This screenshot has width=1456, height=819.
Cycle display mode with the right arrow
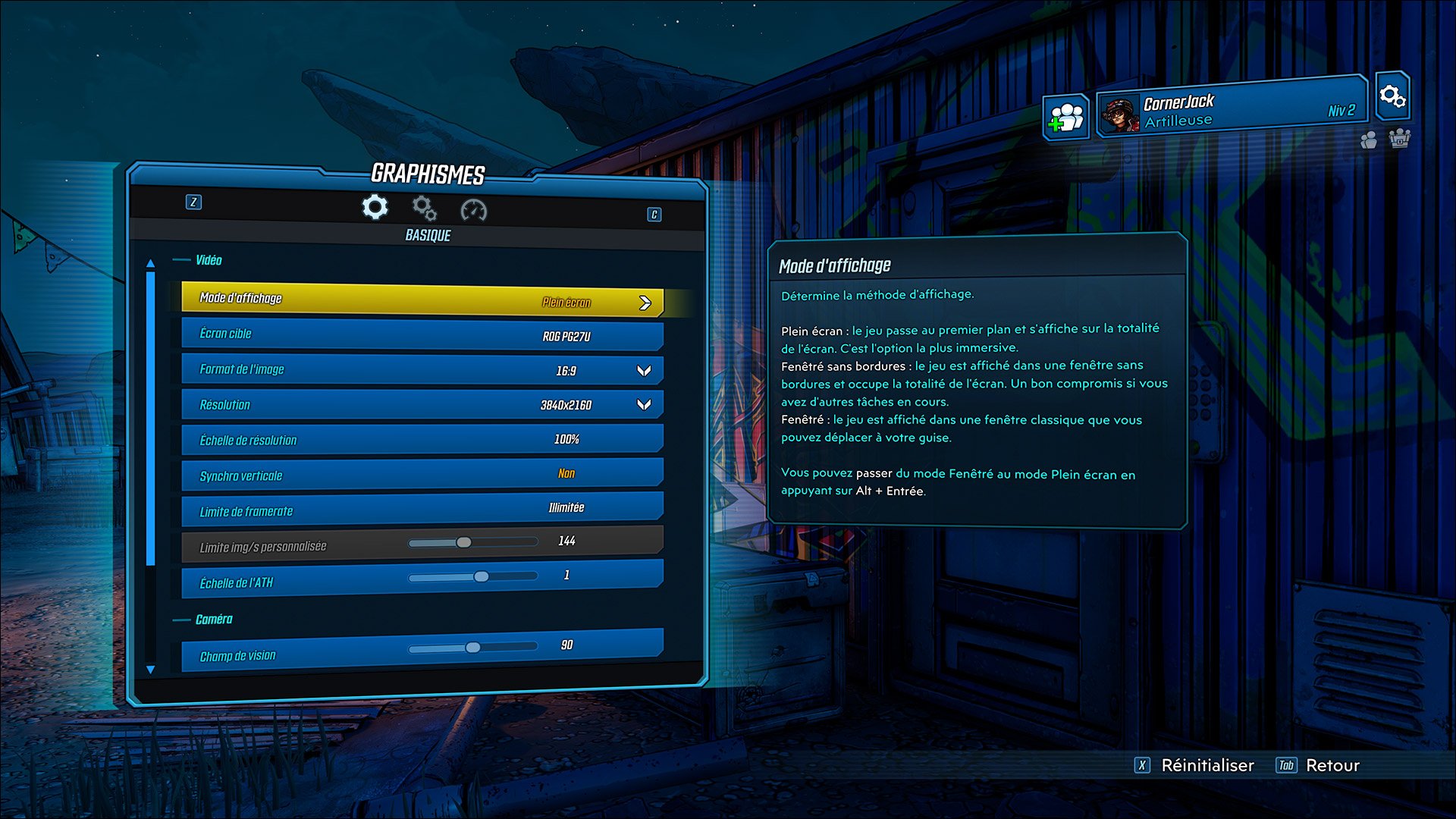coord(645,303)
